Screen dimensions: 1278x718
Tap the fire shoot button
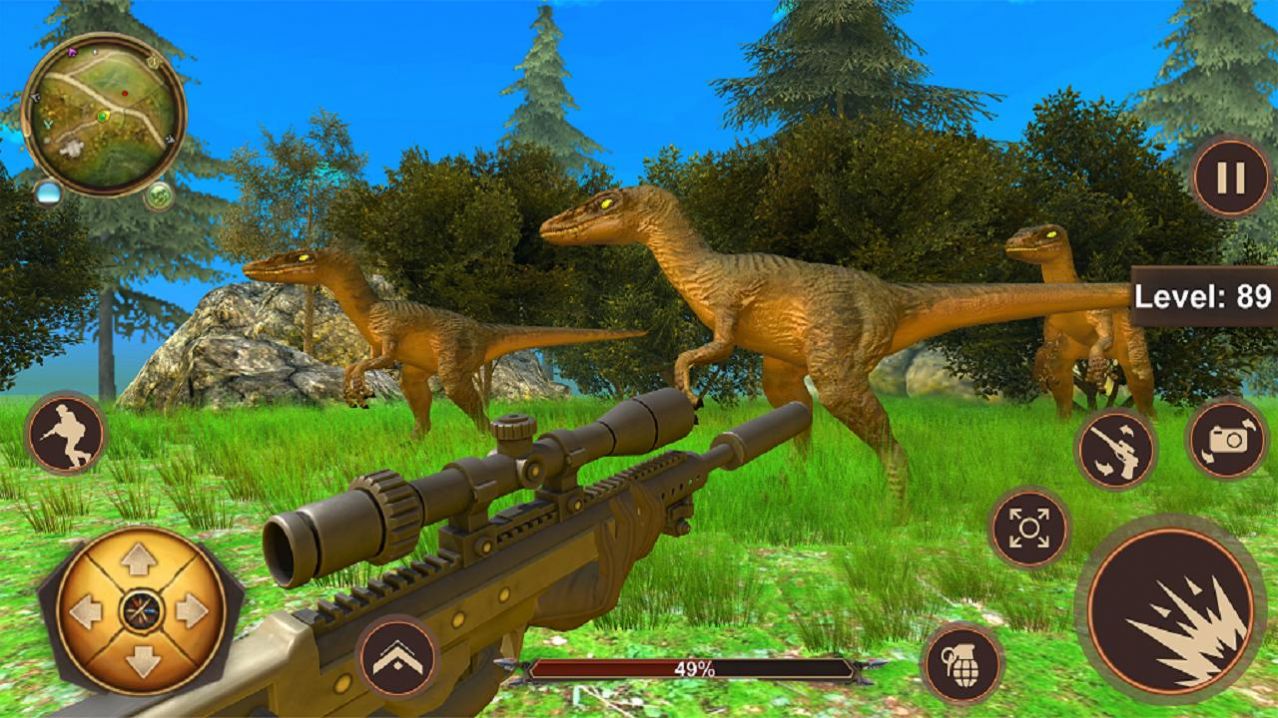tap(1170, 609)
